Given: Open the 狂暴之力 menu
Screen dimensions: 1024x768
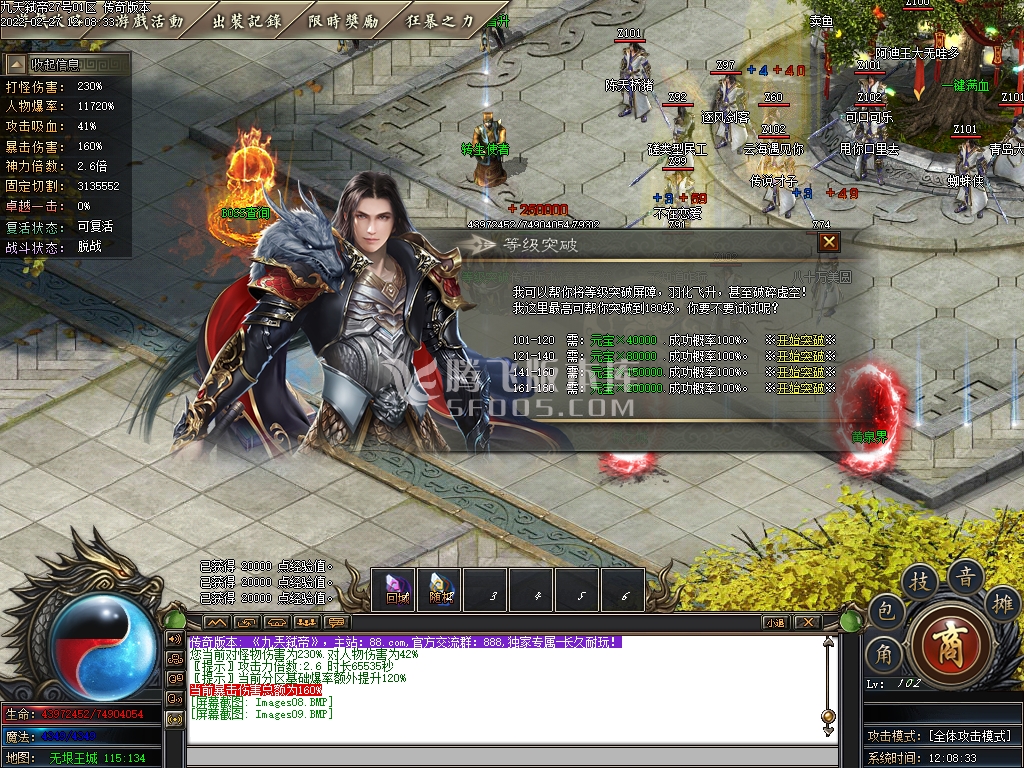Looking at the screenshot, I should click(440, 21).
